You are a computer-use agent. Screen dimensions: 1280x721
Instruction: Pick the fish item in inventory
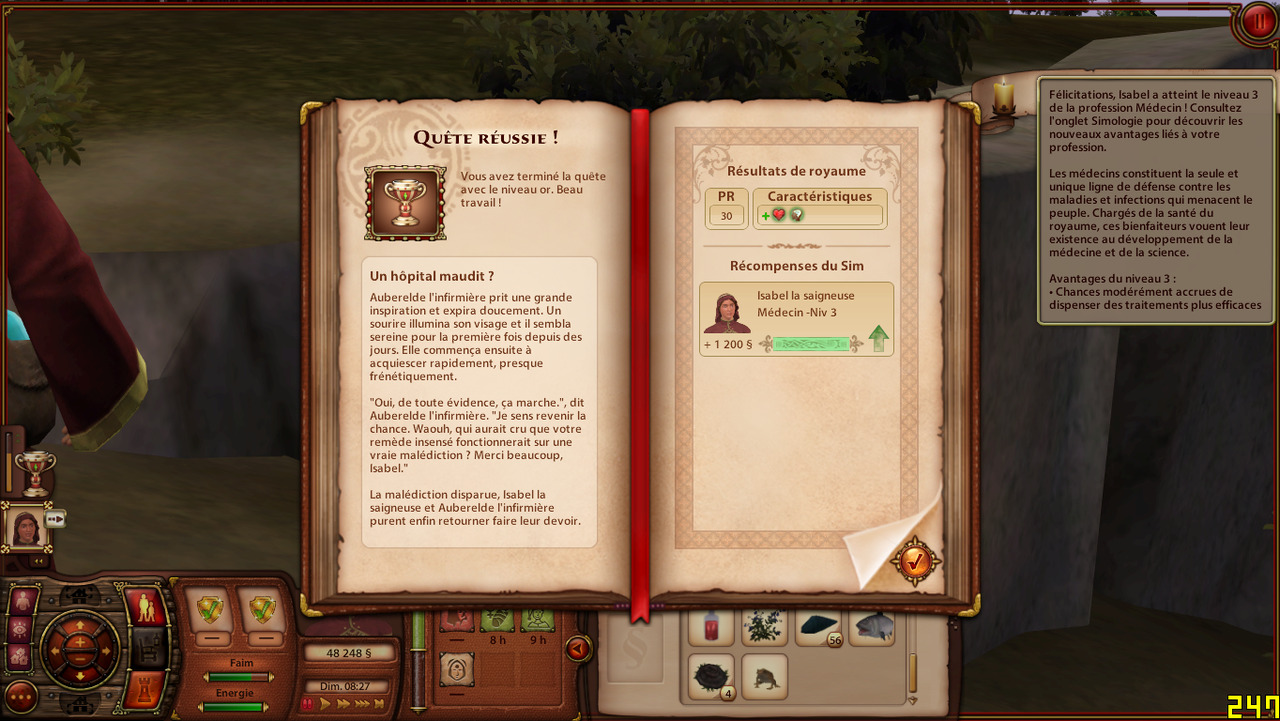(x=872, y=627)
